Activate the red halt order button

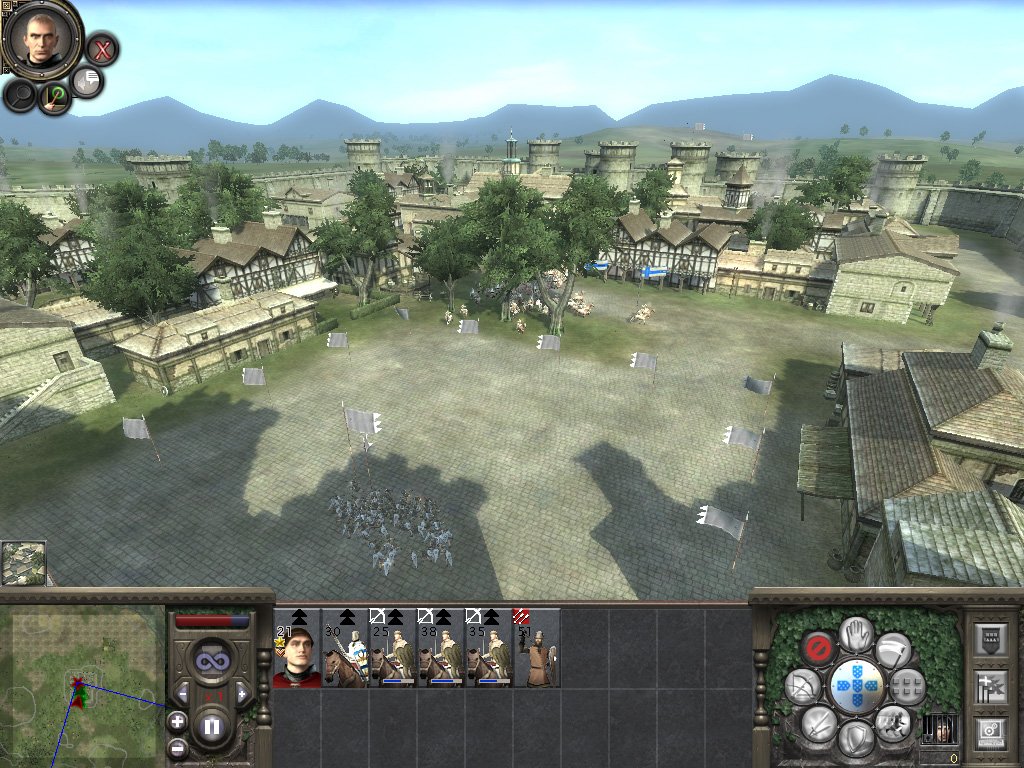820,647
